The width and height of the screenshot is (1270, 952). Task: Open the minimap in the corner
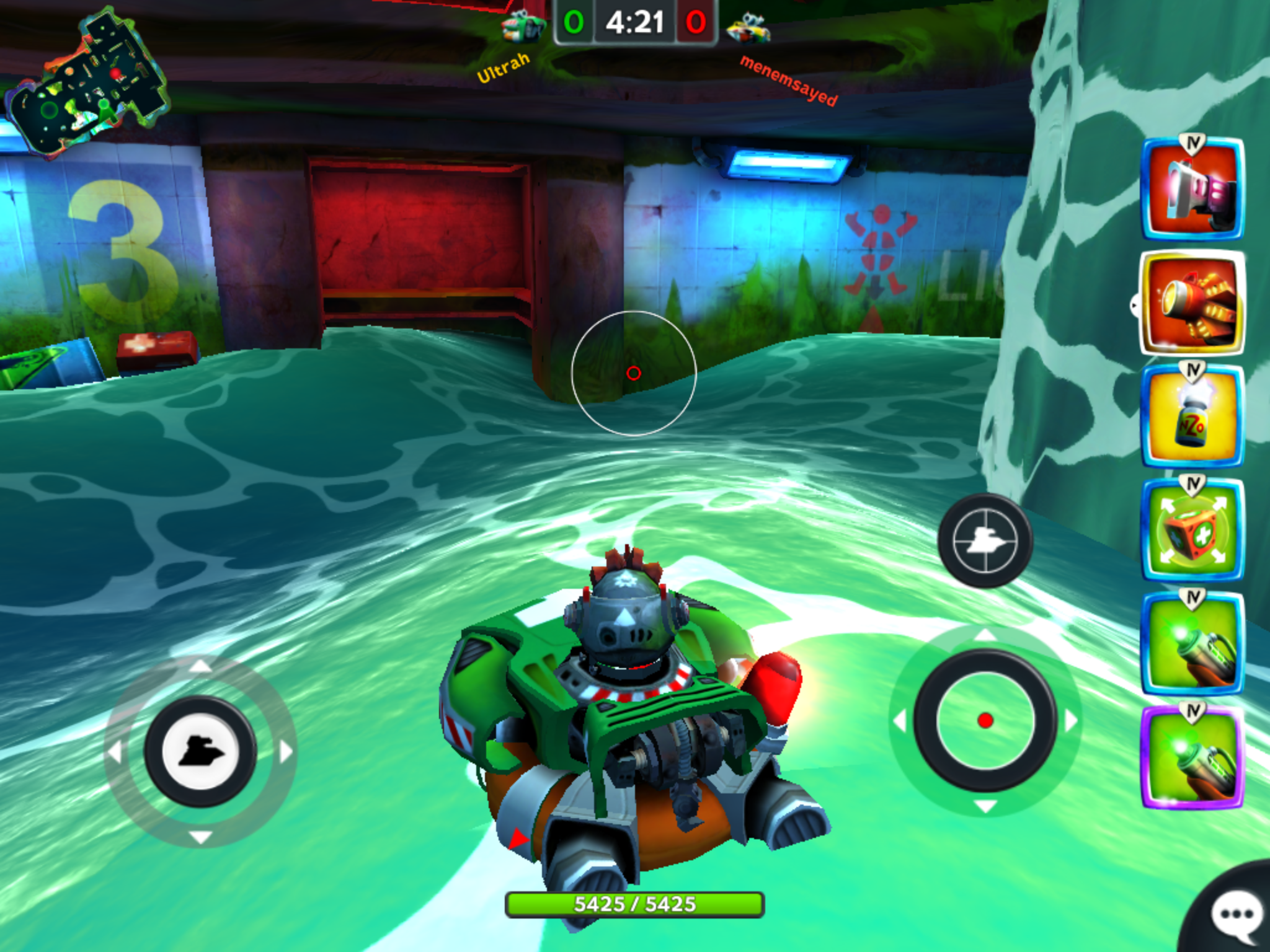[x=87, y=84]
